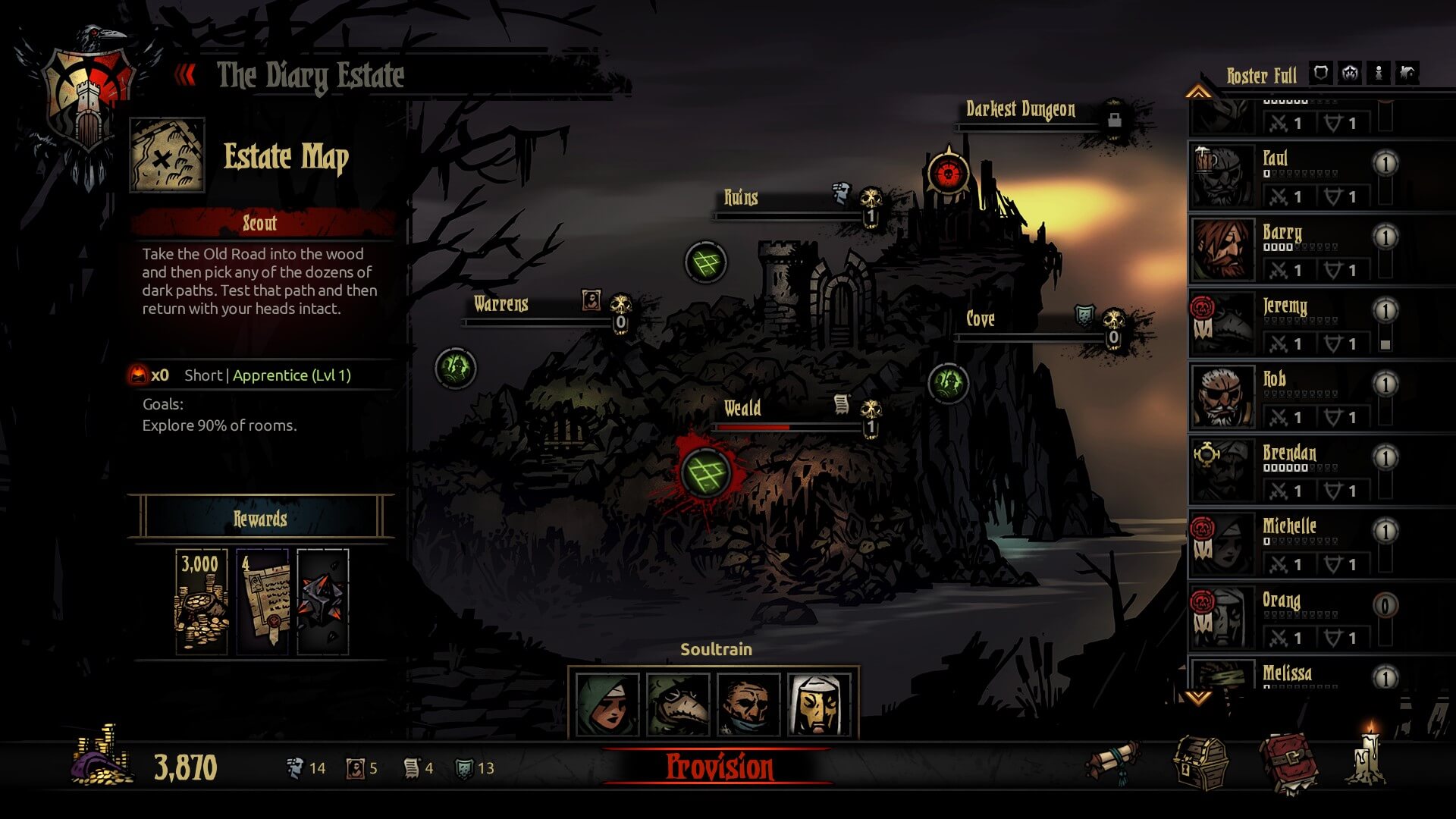1456x819 pixels.
Task: Pick Rob from the hero roster
Action: pos(1289,397)
